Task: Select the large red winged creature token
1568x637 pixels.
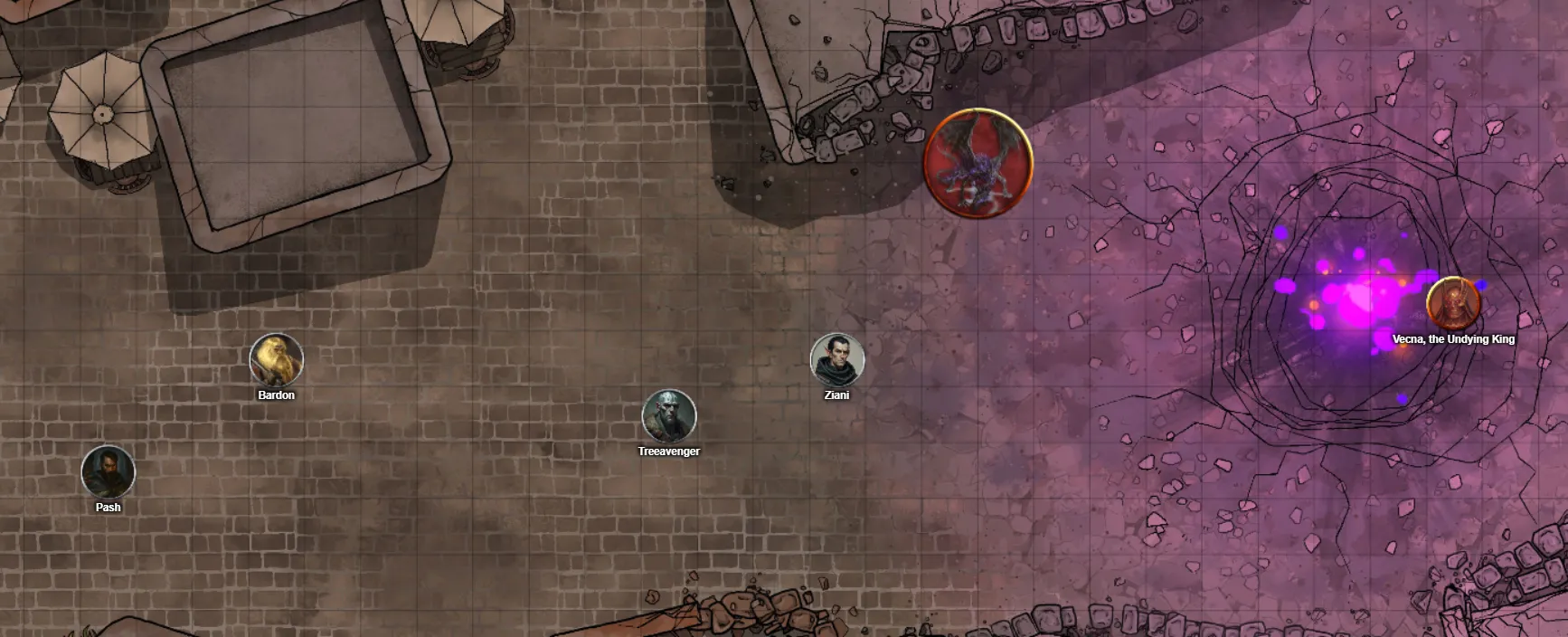Action: 978,164
